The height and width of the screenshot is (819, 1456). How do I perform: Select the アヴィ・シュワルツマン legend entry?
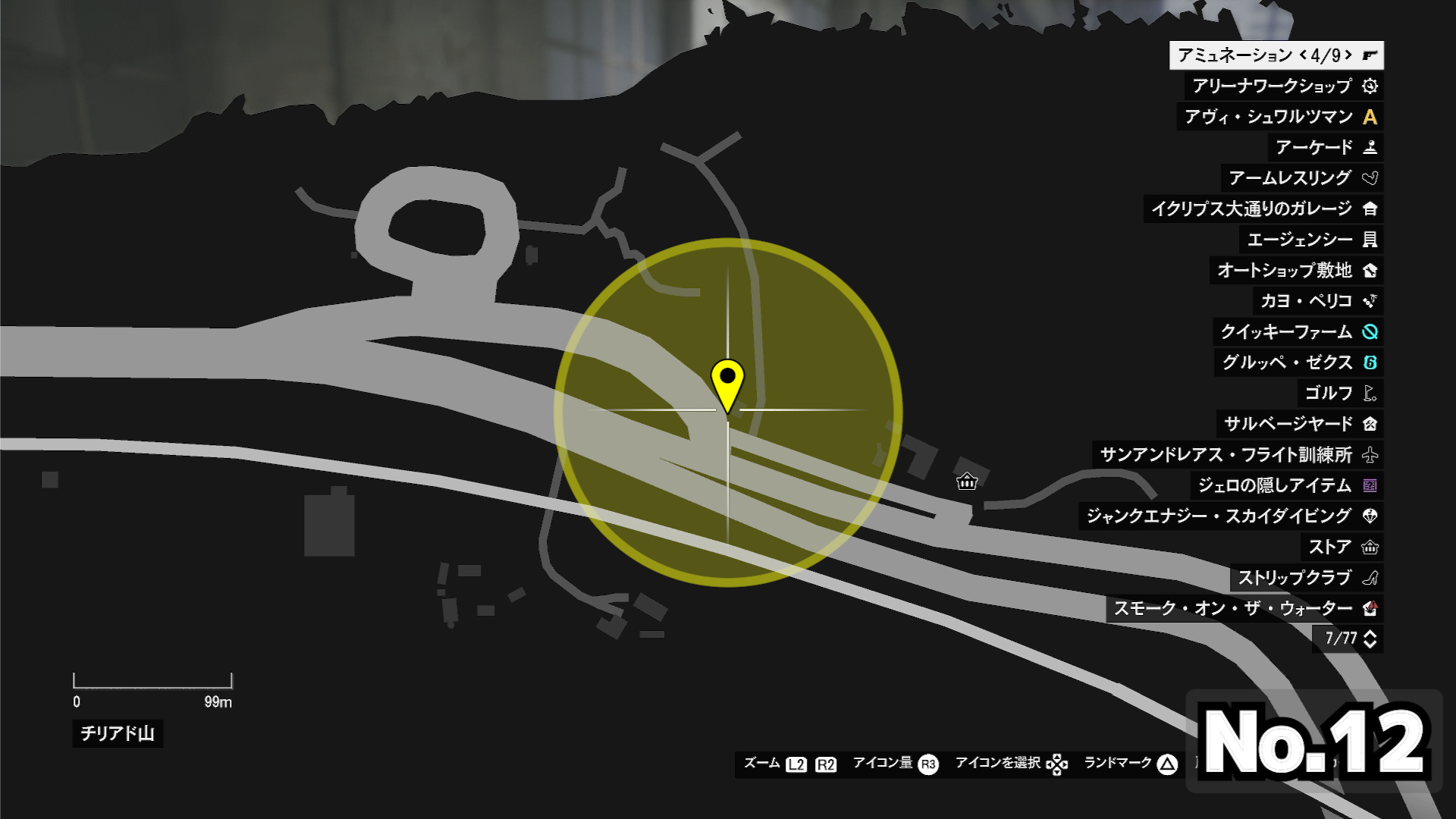1280,117
